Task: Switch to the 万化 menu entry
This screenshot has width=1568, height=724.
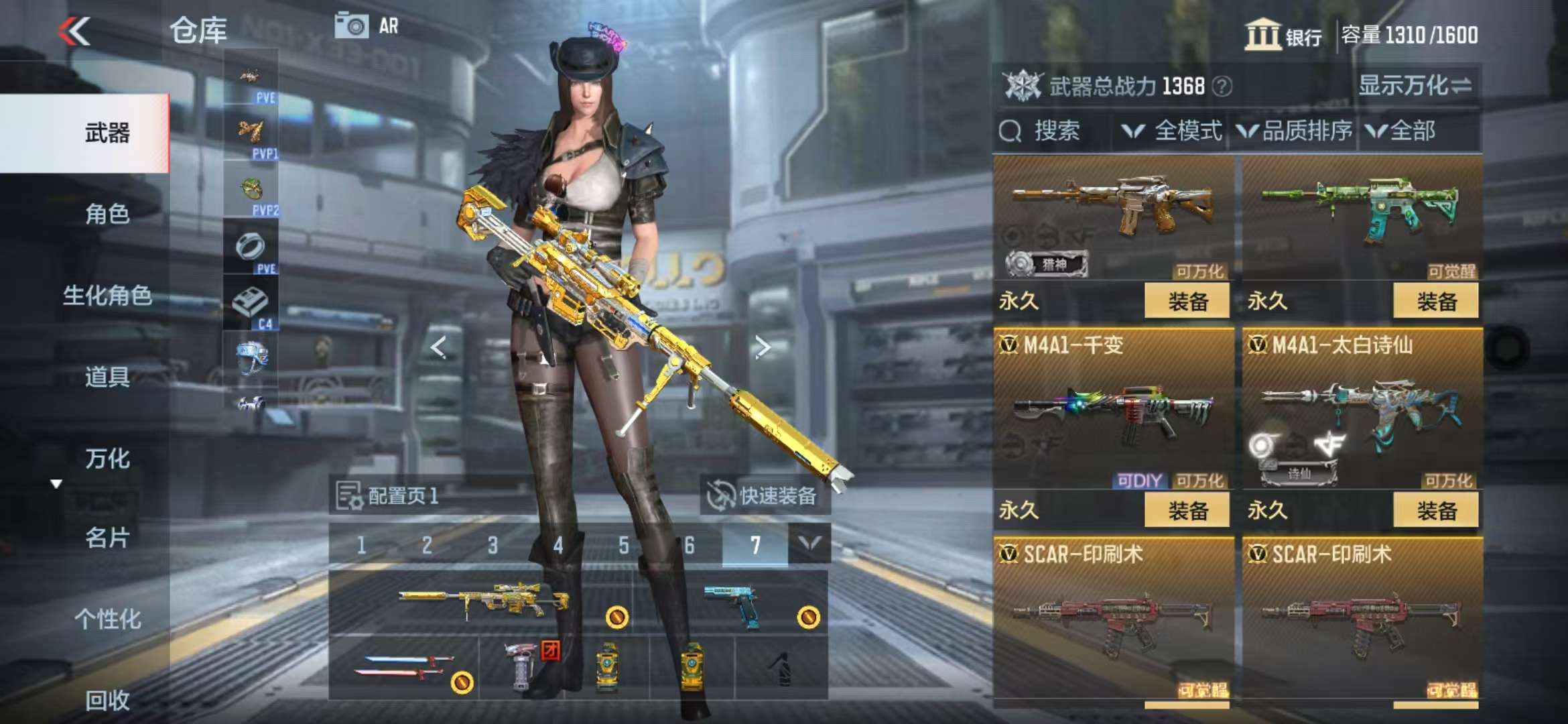Action: (x=107, y=459)
